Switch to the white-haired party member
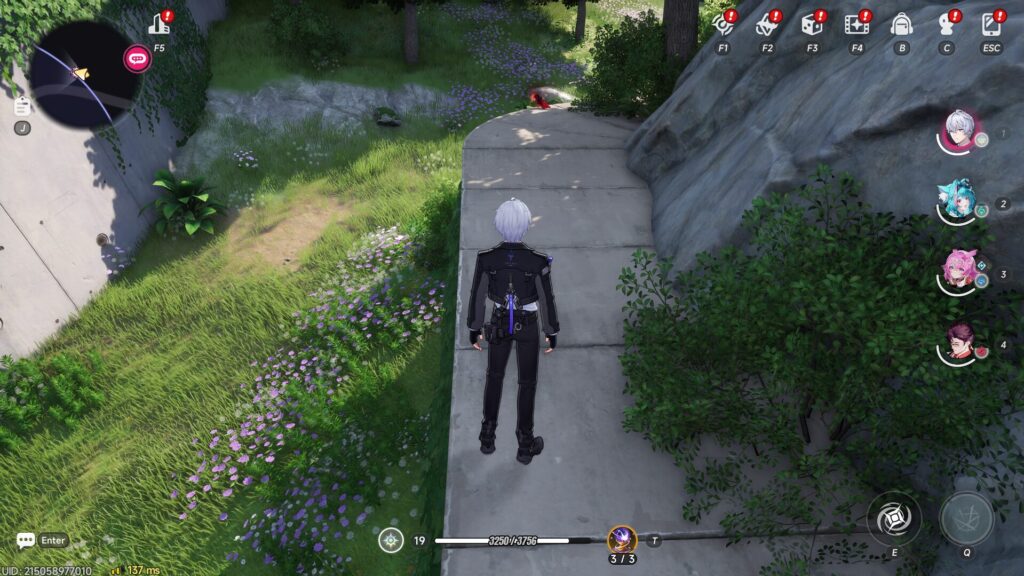 click(x=959, y=131)
